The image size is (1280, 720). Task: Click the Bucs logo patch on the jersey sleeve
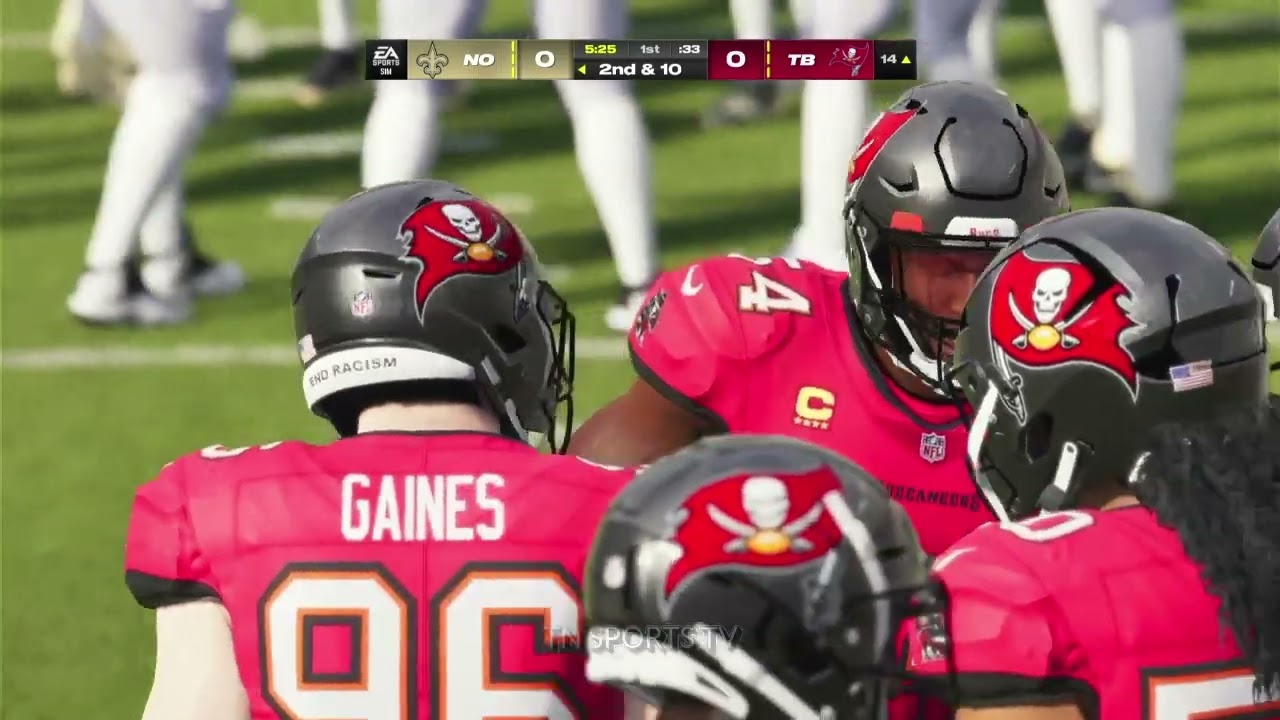651,315
